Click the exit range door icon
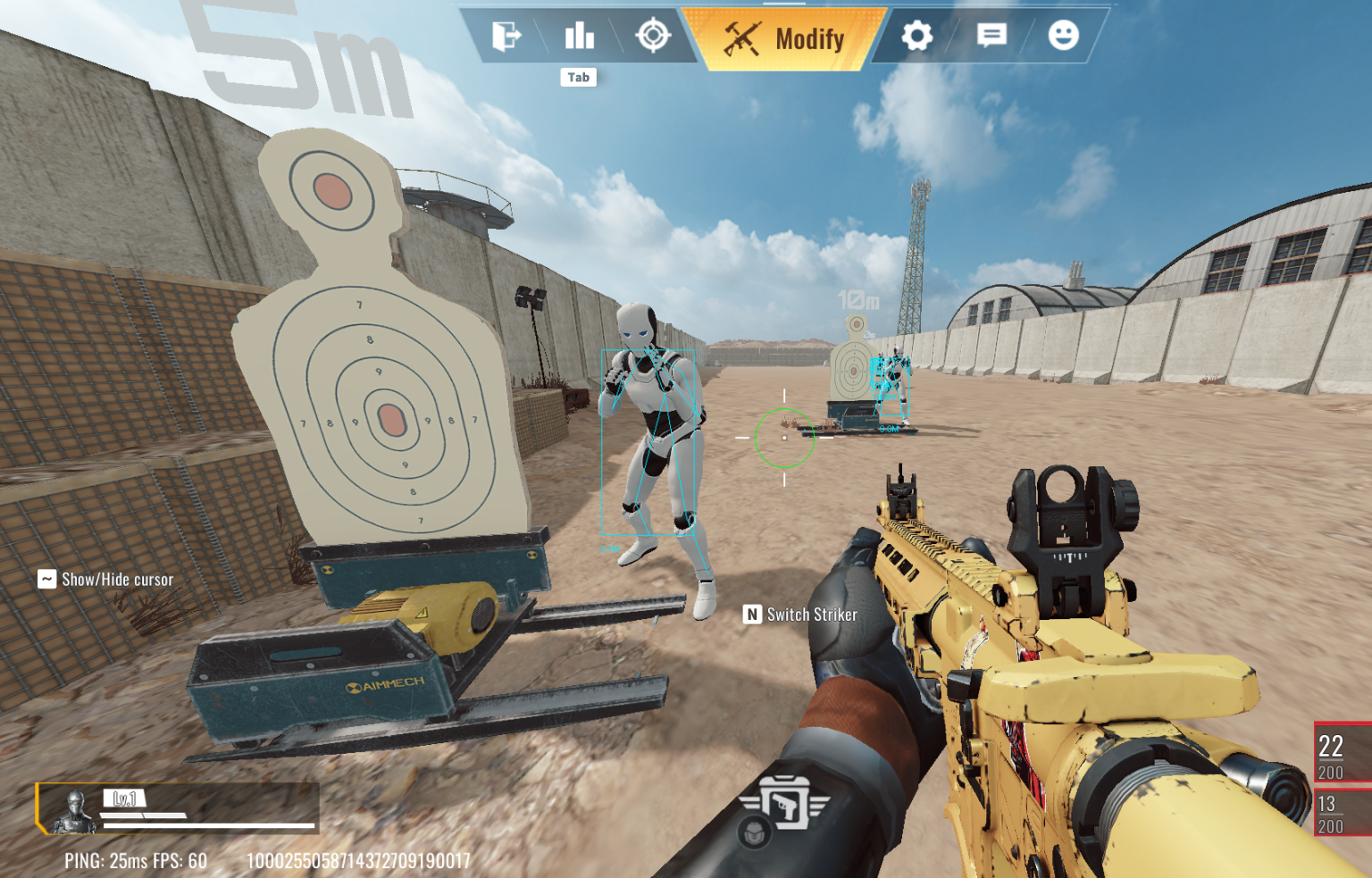 coord(507,37)
